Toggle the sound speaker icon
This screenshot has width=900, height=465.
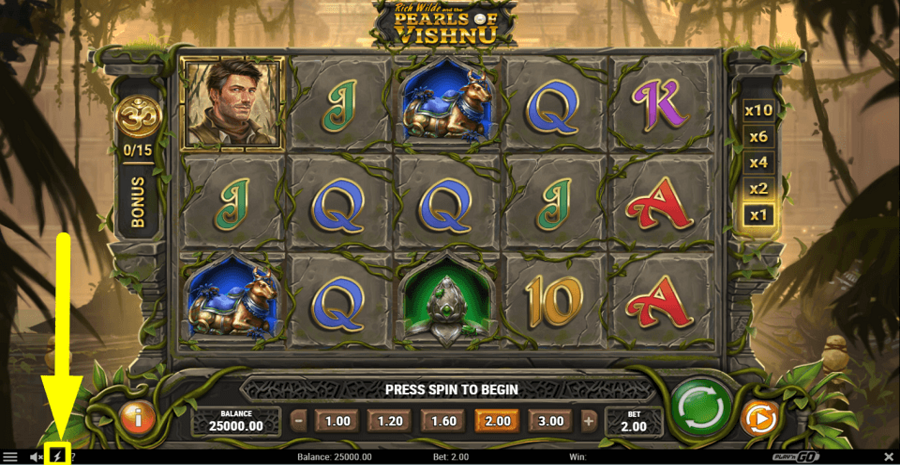(36, 457)
